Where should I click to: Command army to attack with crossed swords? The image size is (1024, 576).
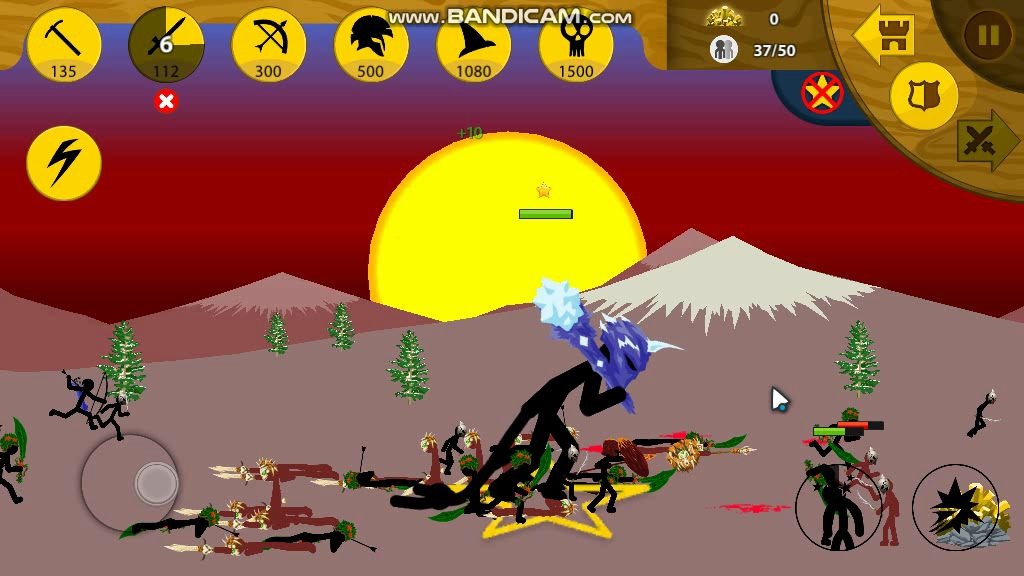click(984, 141)
